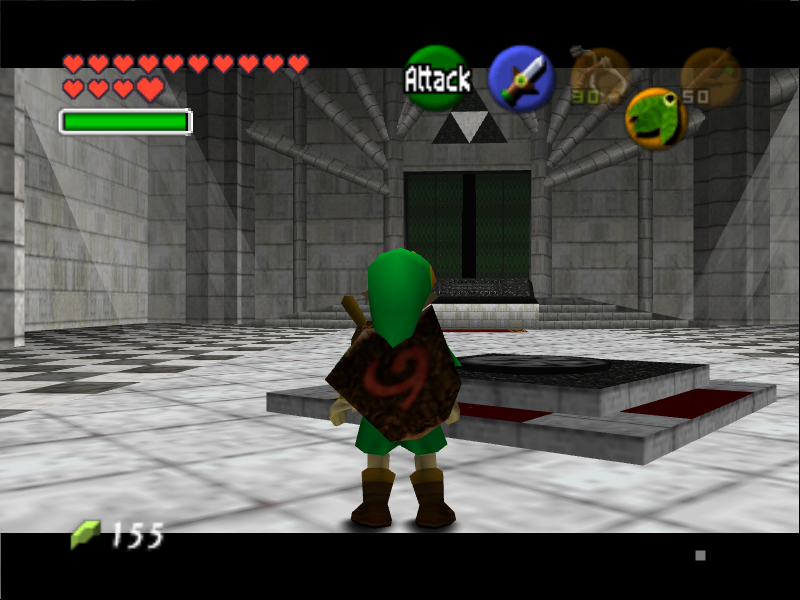Select the Kokiri sword icon on blue button
800x600 pixels.
pos(521,78)
